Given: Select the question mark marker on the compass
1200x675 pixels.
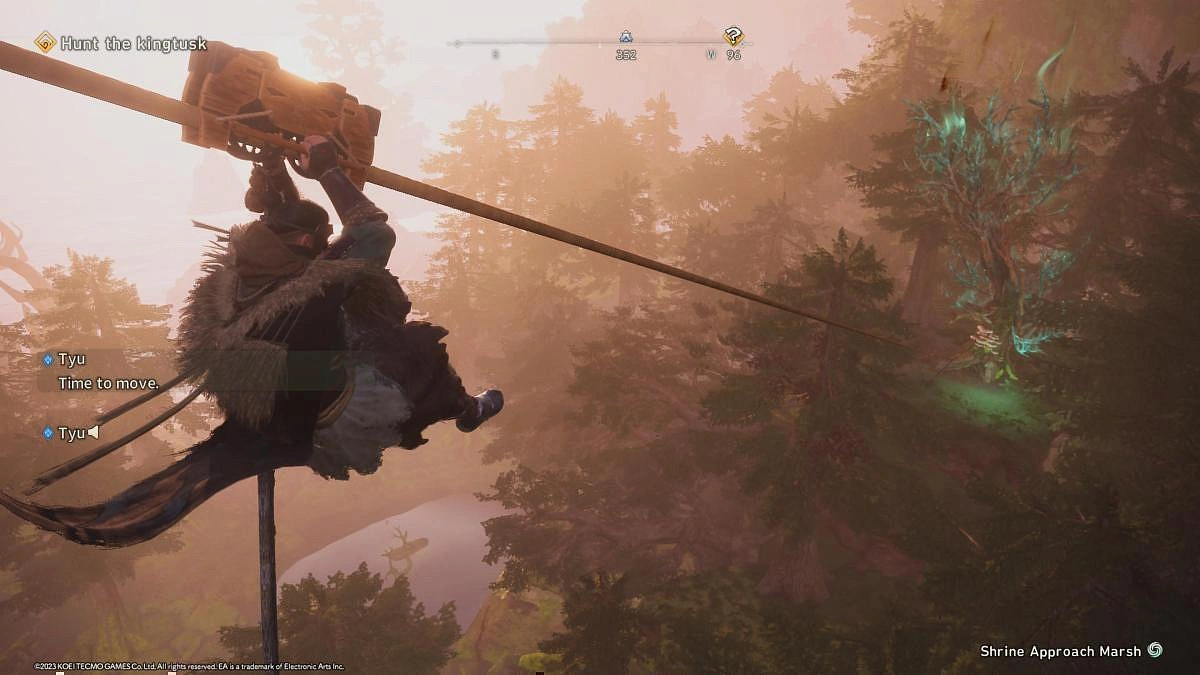Looking at the screenshot, I should (x=734, y=38).
